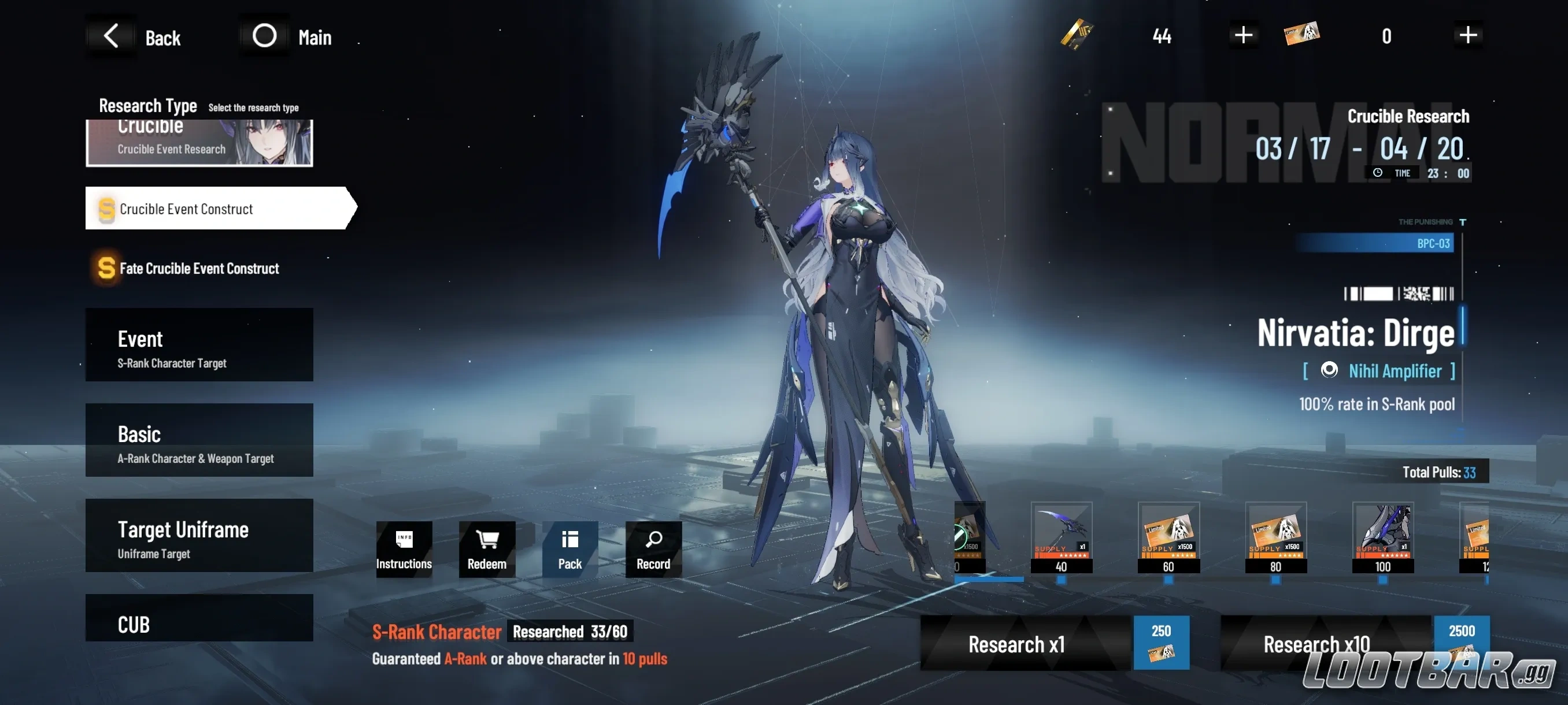Select the Event research type

click(199, 345)
